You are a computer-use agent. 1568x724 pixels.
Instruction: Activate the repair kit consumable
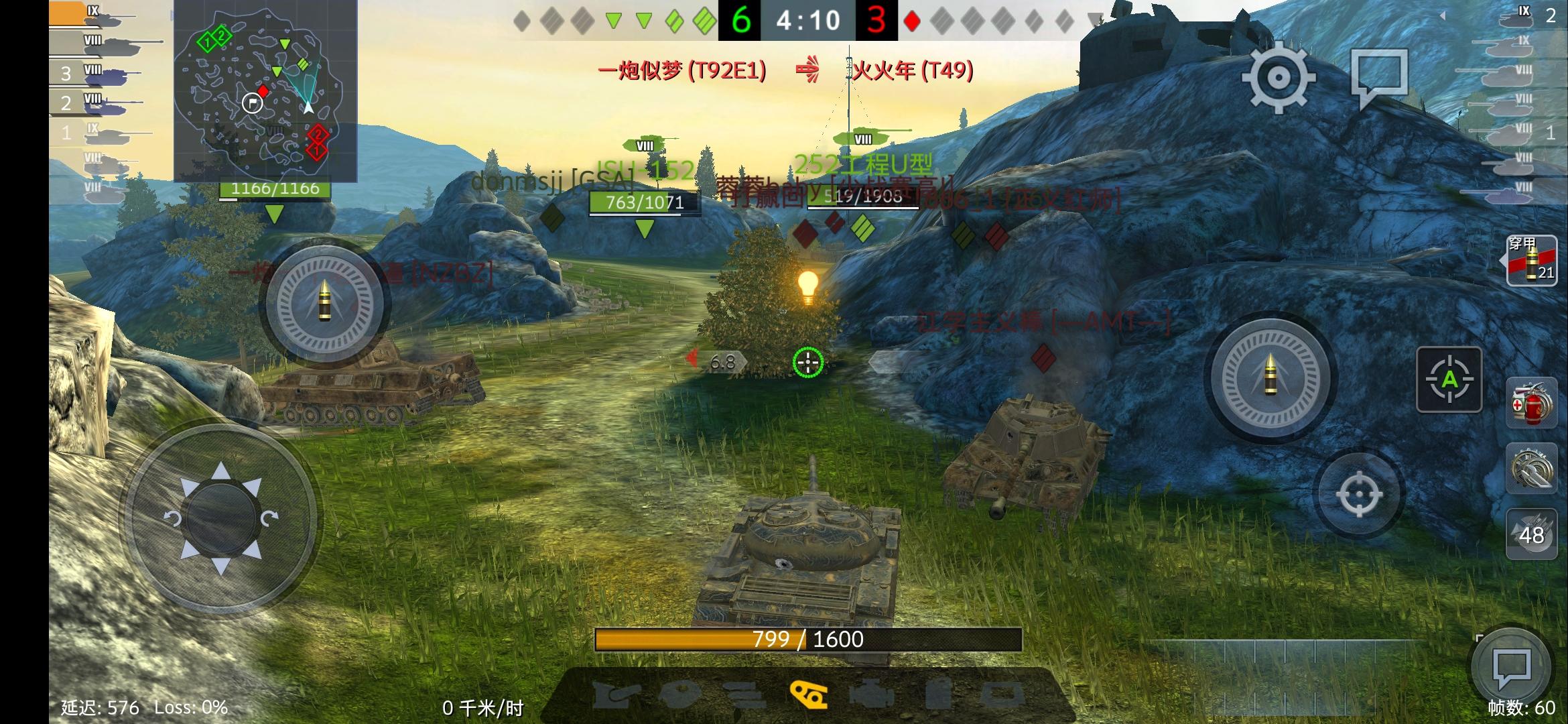(1530, 469)
